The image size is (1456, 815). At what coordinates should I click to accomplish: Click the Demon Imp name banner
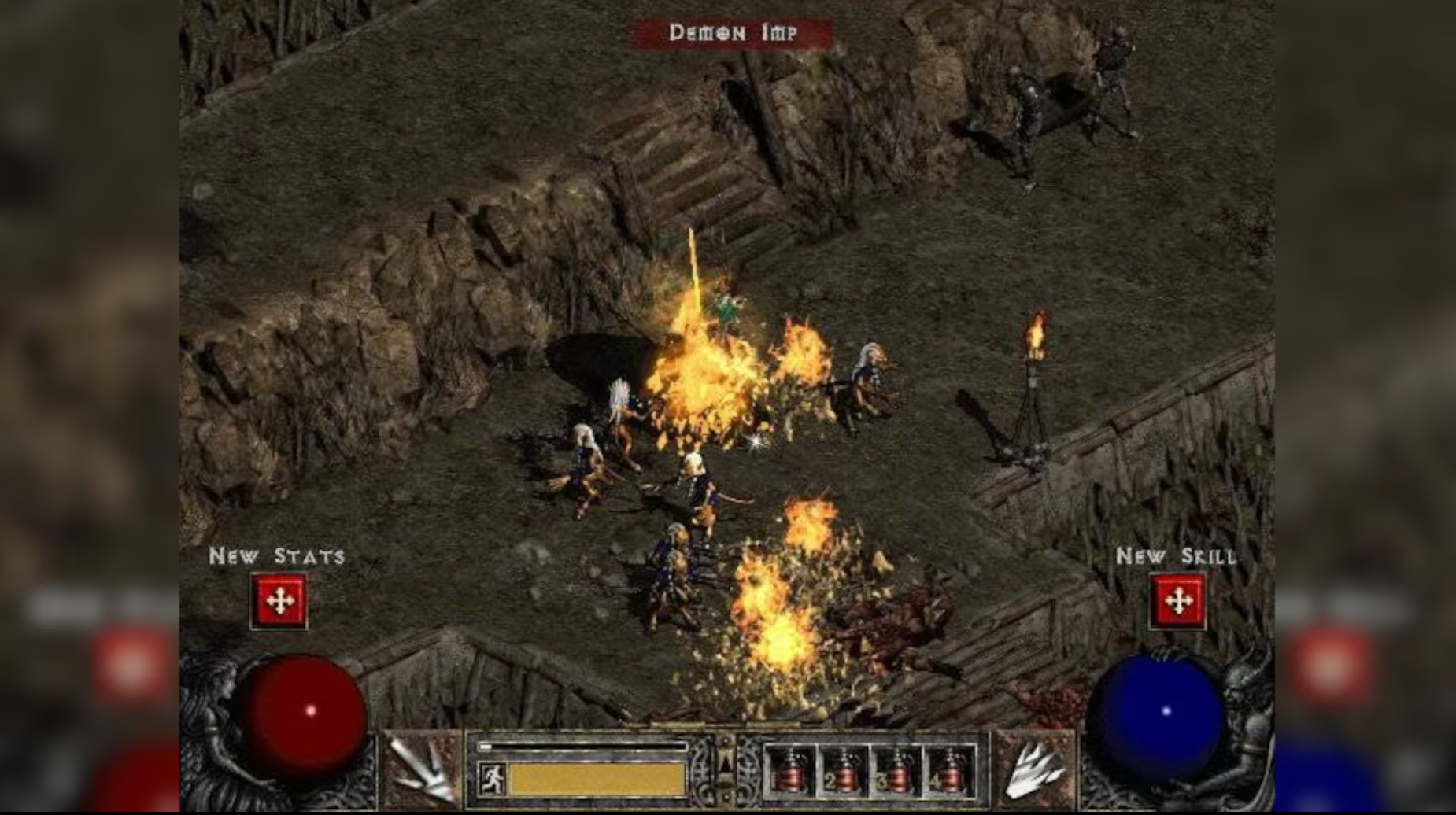point(731,33)
